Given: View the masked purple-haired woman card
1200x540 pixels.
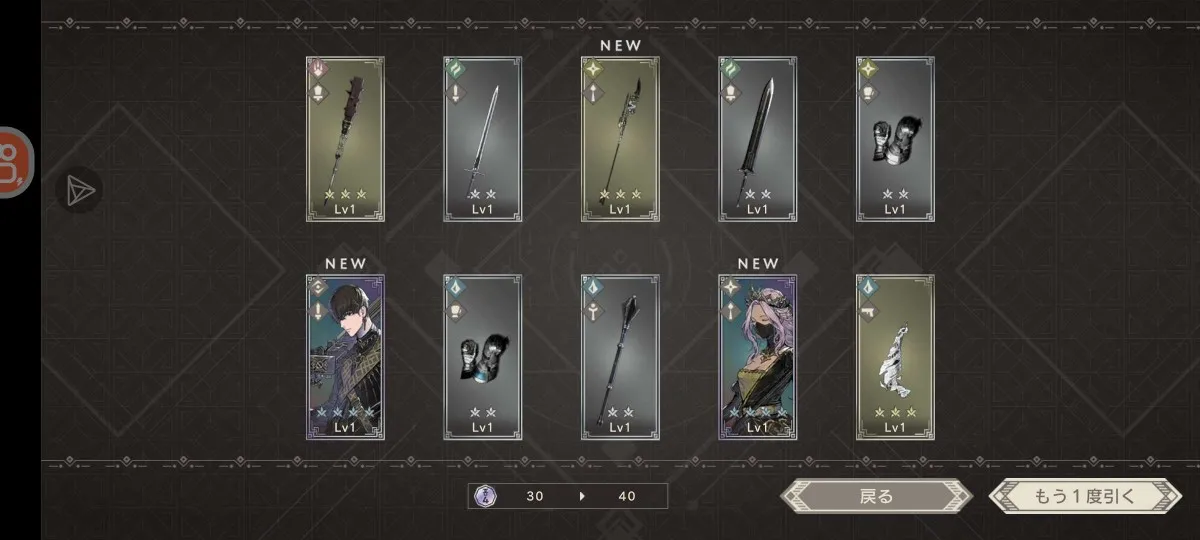Looking at the screenshot, I should 758,357.
